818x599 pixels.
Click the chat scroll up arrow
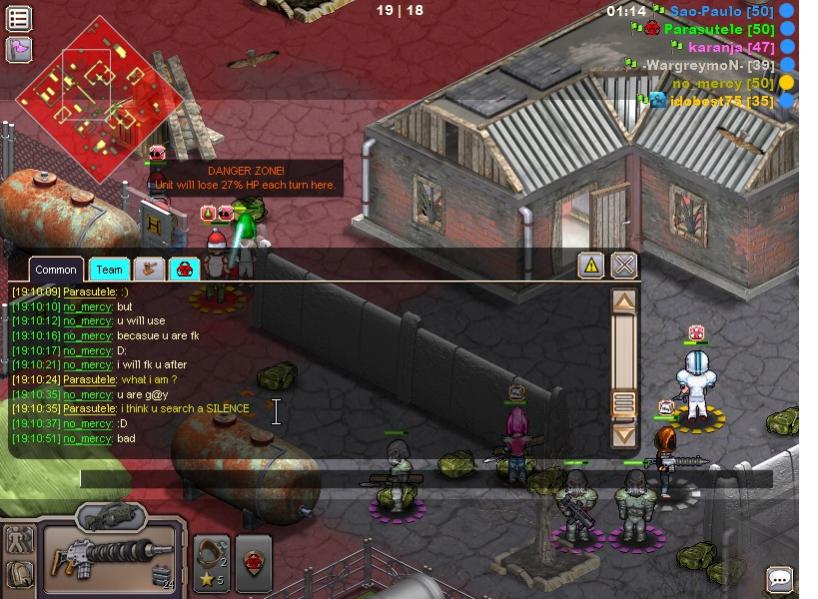(624, 301)
